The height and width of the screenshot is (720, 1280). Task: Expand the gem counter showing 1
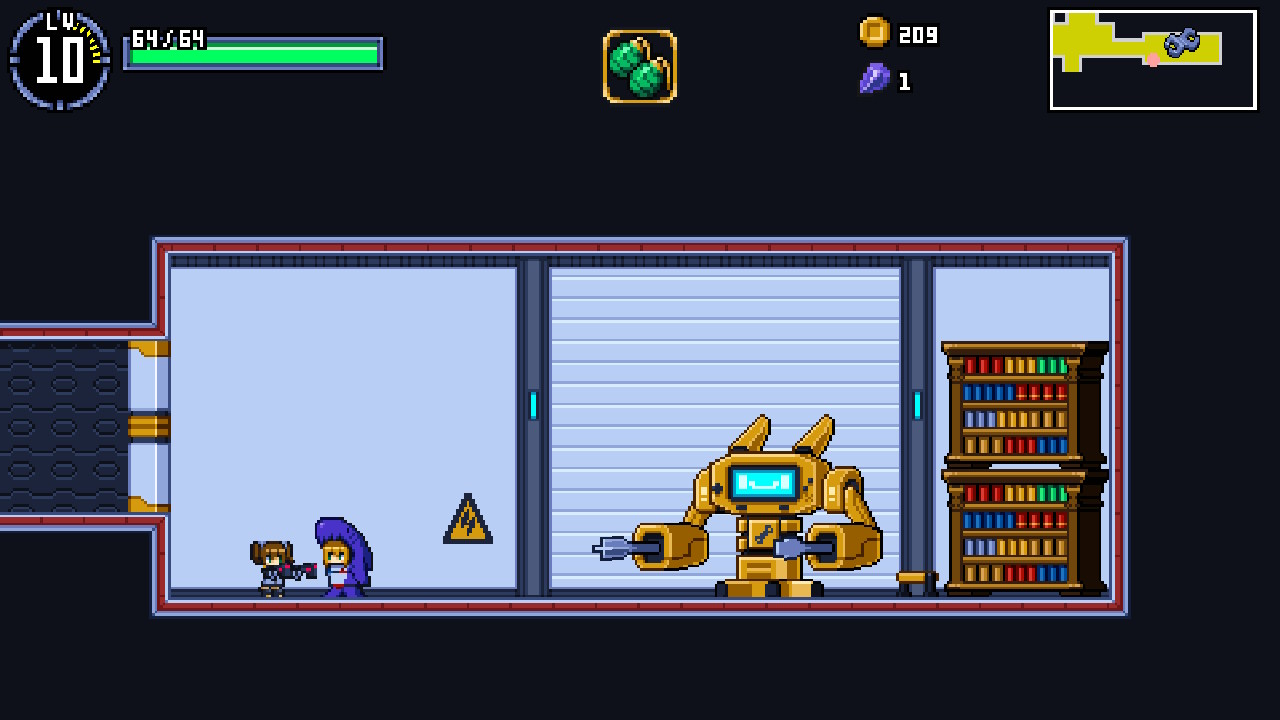coord(903,81)
